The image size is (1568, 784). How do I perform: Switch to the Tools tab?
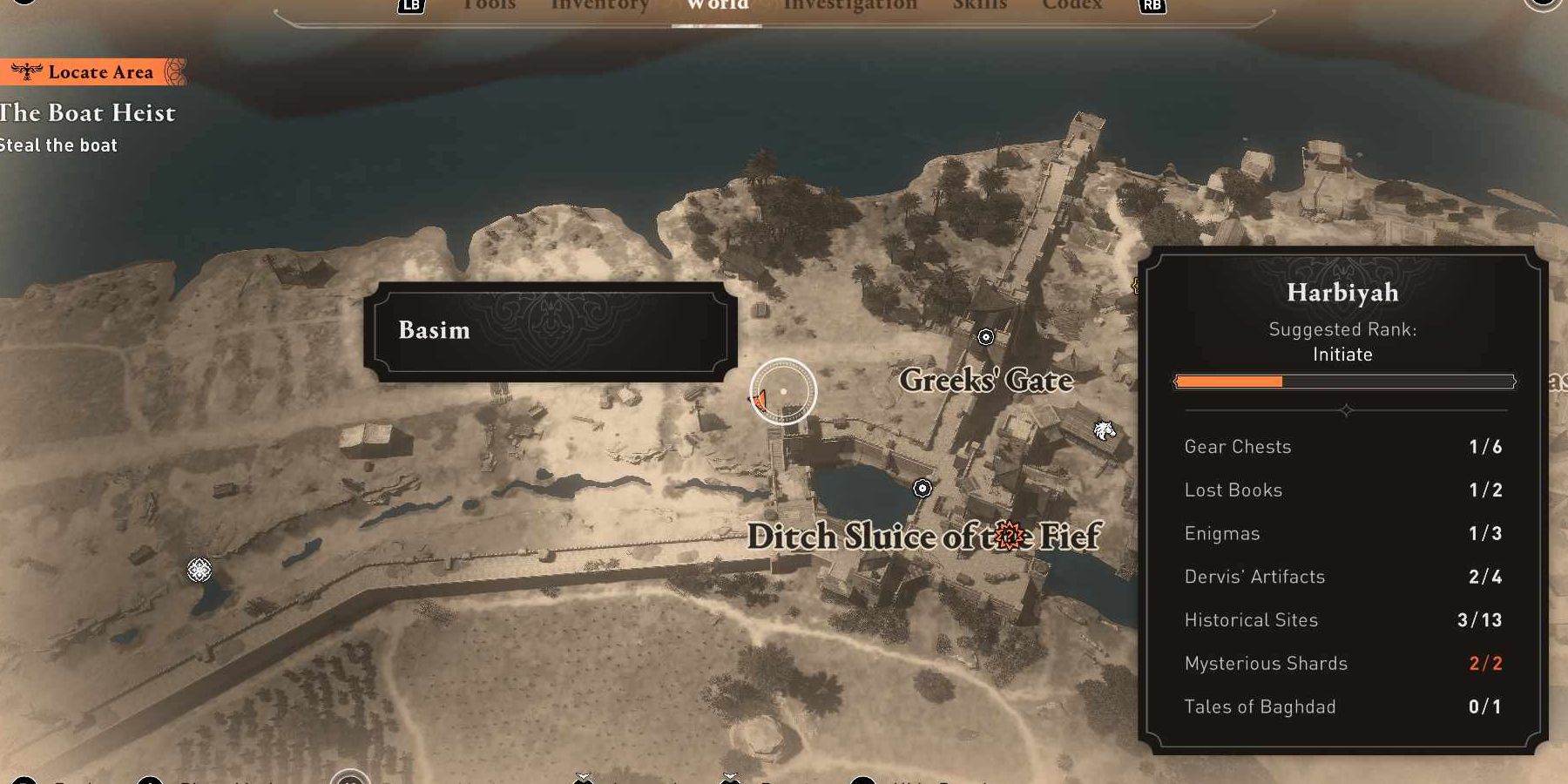[488, 5]
